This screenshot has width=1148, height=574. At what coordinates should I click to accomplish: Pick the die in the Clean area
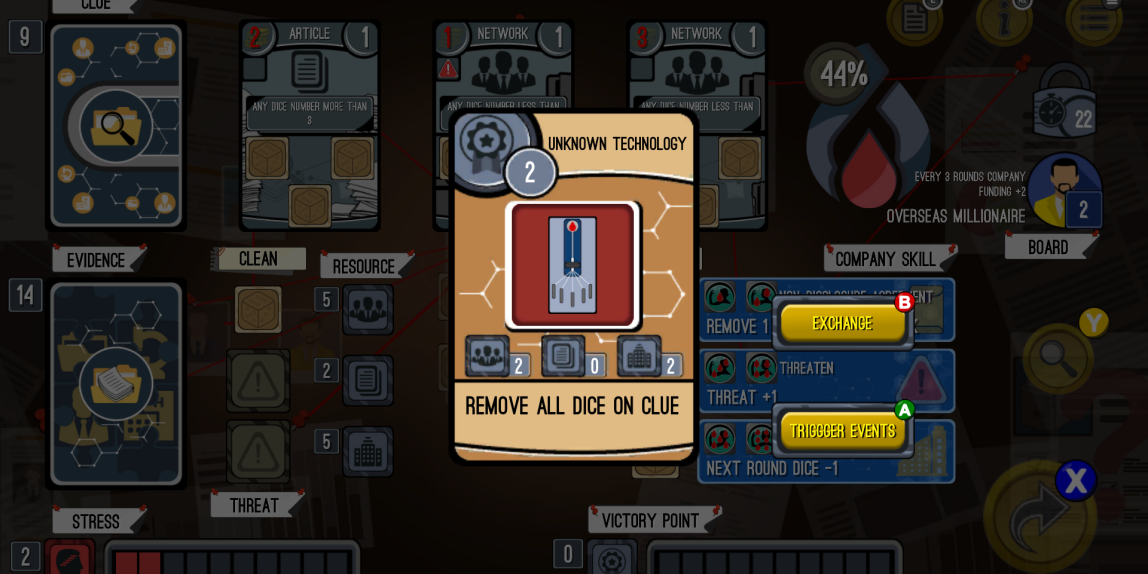pyautogui.click(x=258, y=309)
